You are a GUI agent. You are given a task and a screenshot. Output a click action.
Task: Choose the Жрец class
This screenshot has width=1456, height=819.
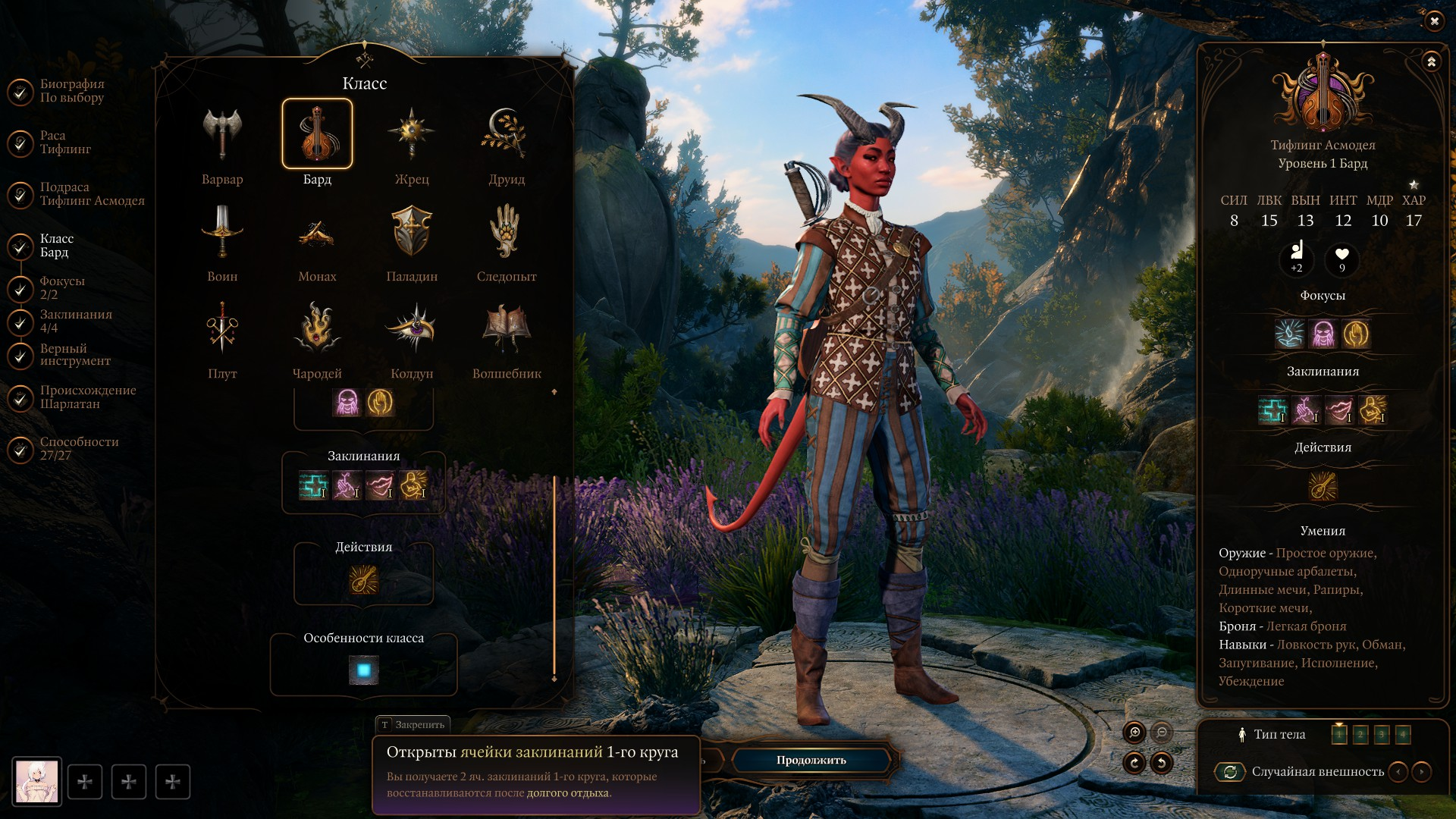[412, 135]
